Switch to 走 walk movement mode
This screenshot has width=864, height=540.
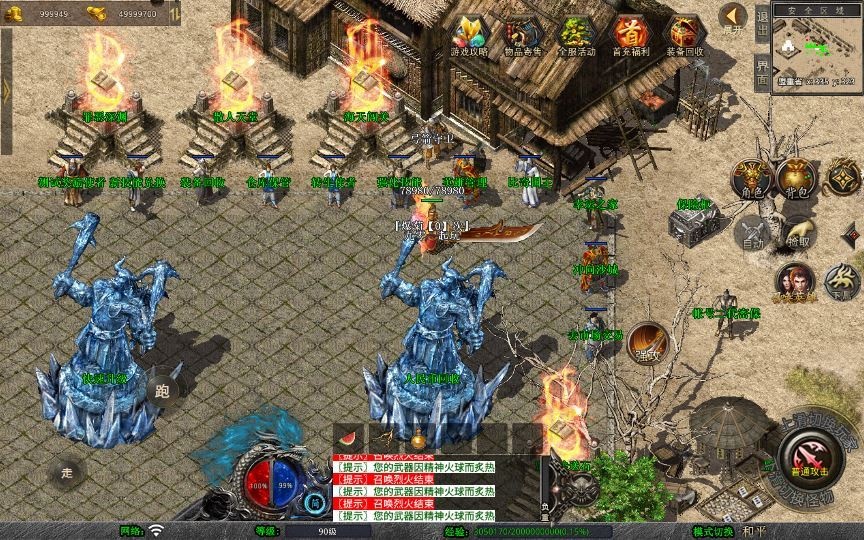[x=68, y=471]
